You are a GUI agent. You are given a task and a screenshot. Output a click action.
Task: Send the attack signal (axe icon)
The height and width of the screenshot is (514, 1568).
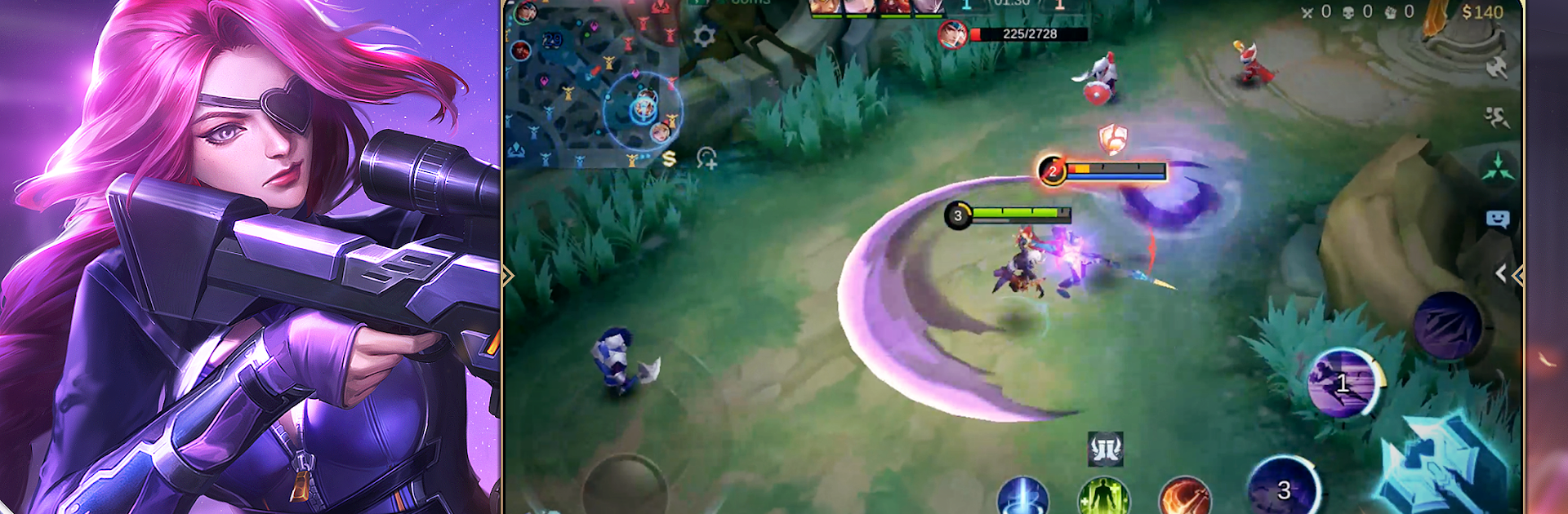point(1497,69)
